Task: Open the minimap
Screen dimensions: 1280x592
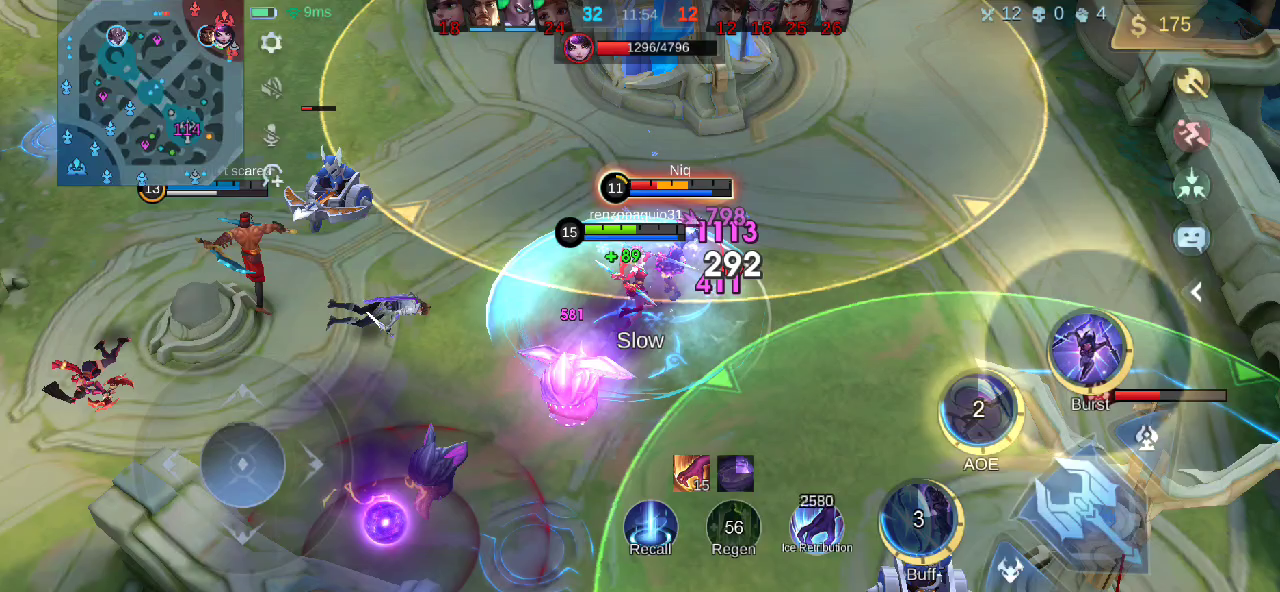Action: (x=150, y=92)
